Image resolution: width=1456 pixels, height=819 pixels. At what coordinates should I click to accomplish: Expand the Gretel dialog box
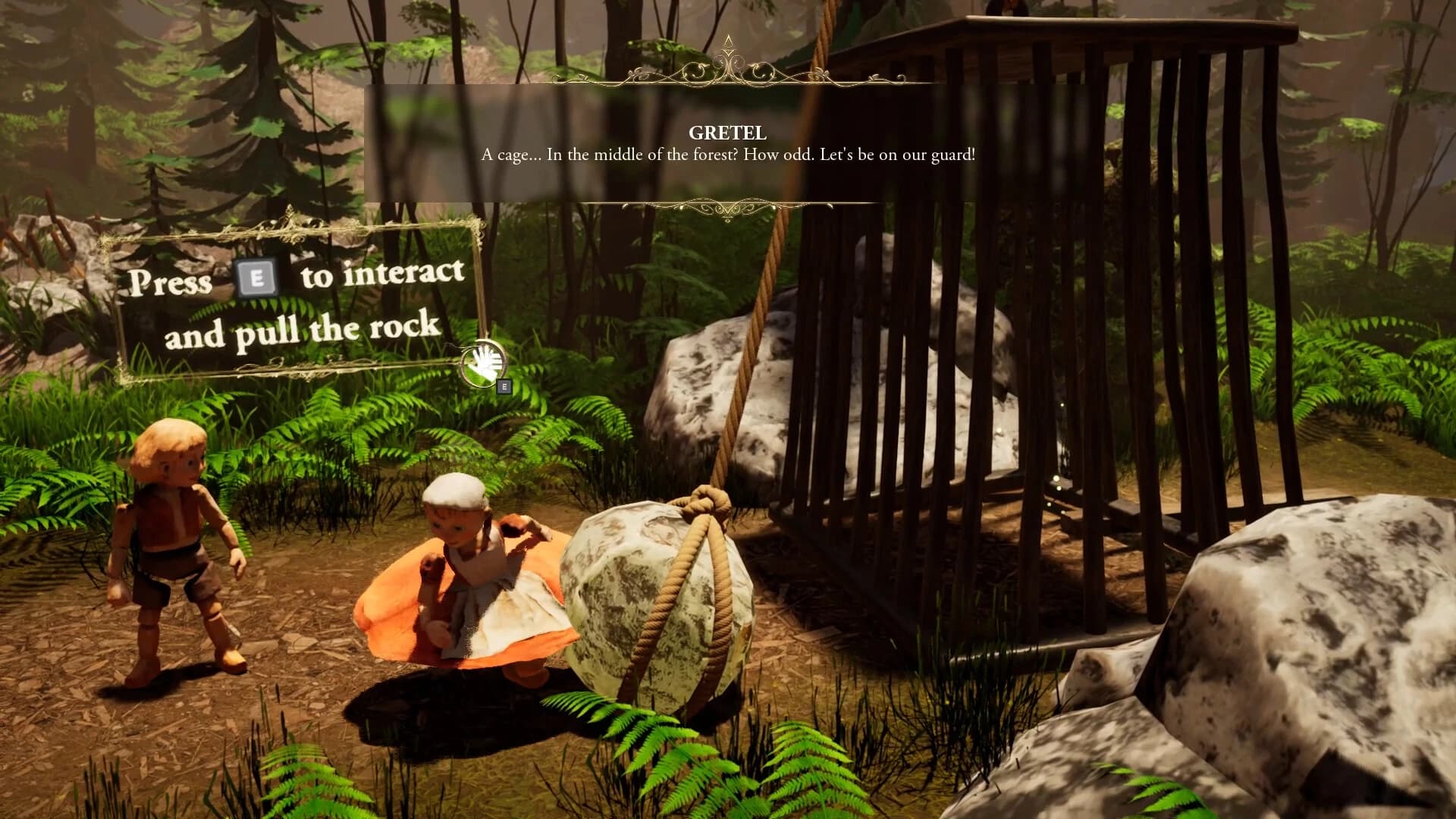click(728, 144)
